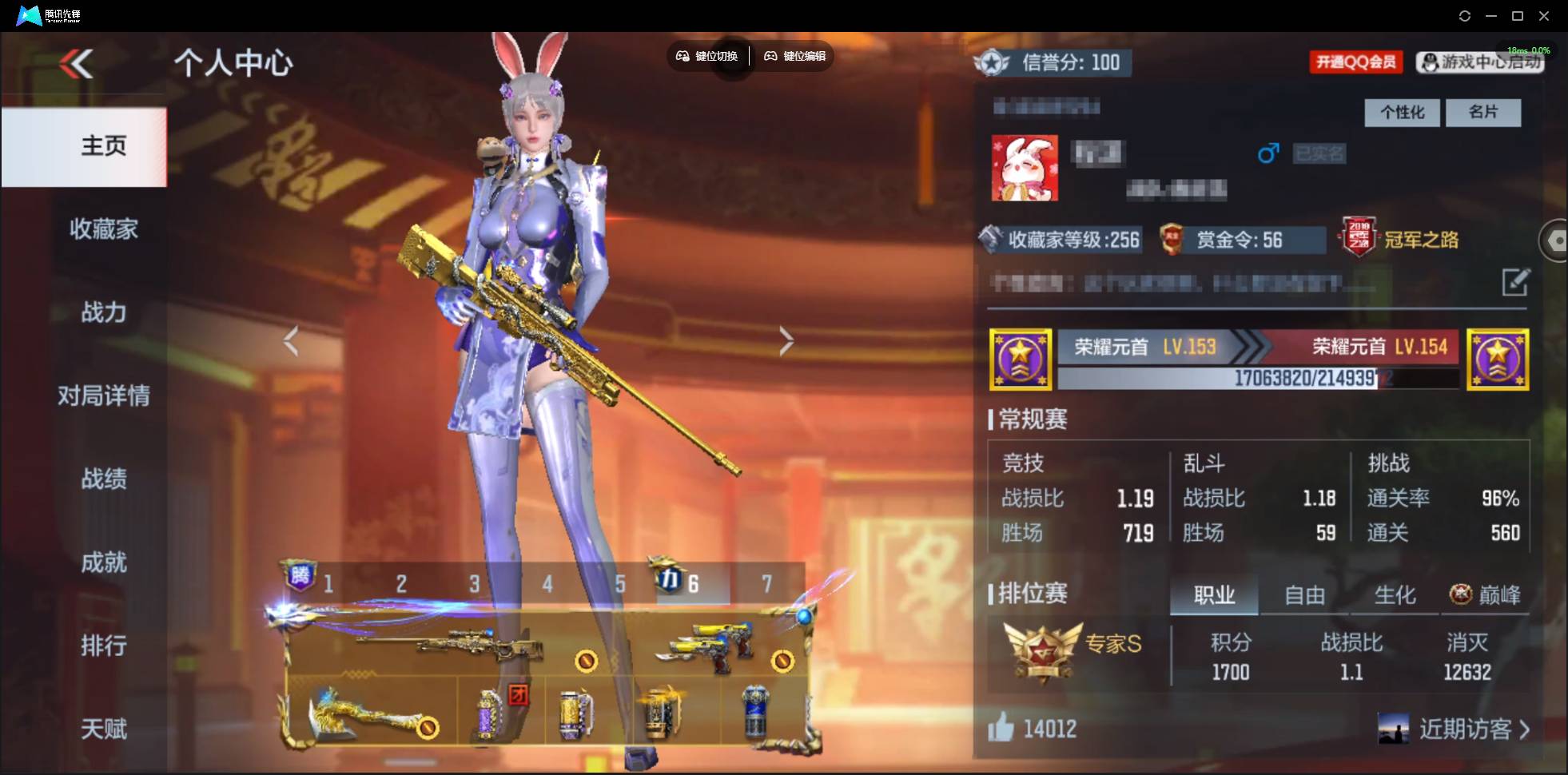Switch to the 自由 ranked tab

pyautogui.click(x=1304, y=595)
